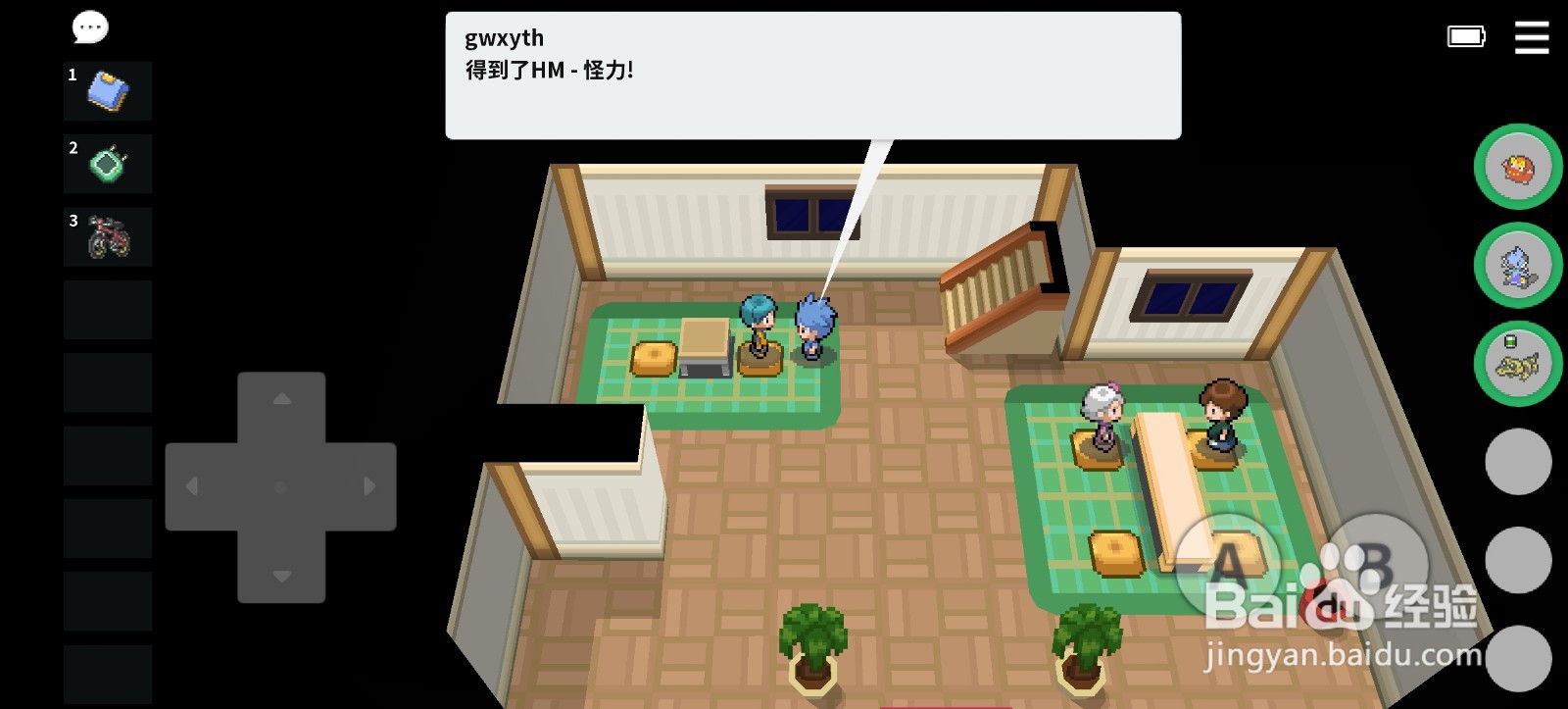The height and width of the screenshot is (709, 1568).
Task: Select the journal in quick slot 1
Action: pyautogui.click(x=108, y=90)
